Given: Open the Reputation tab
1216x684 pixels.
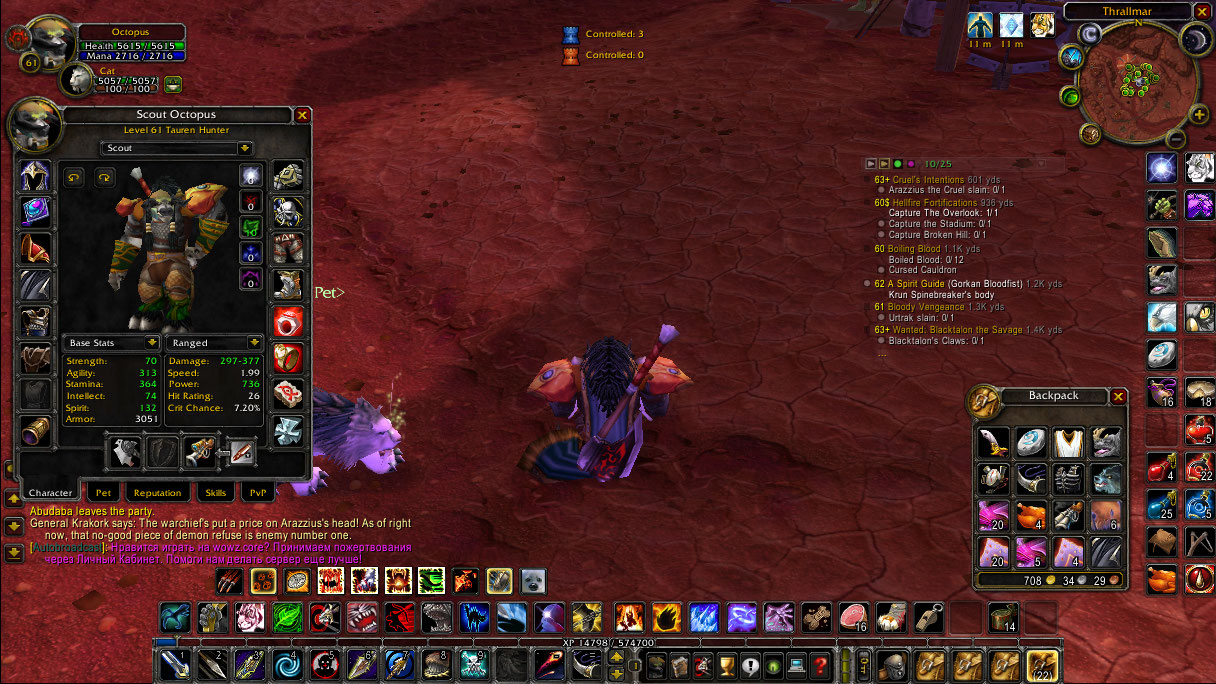Looking at the screenshot, I should (158, 493).
